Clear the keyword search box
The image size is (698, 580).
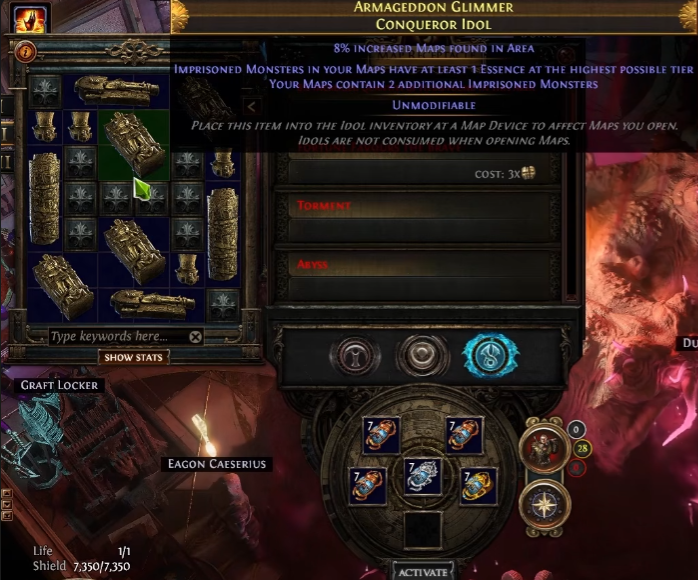point(196,337)
